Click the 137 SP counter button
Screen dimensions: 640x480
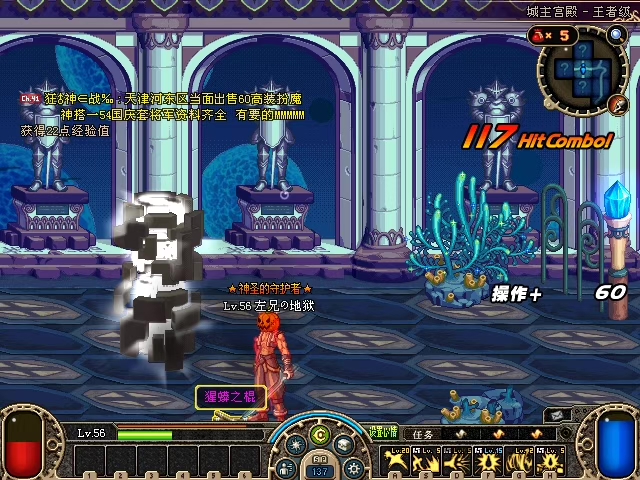tap(320, 471)
